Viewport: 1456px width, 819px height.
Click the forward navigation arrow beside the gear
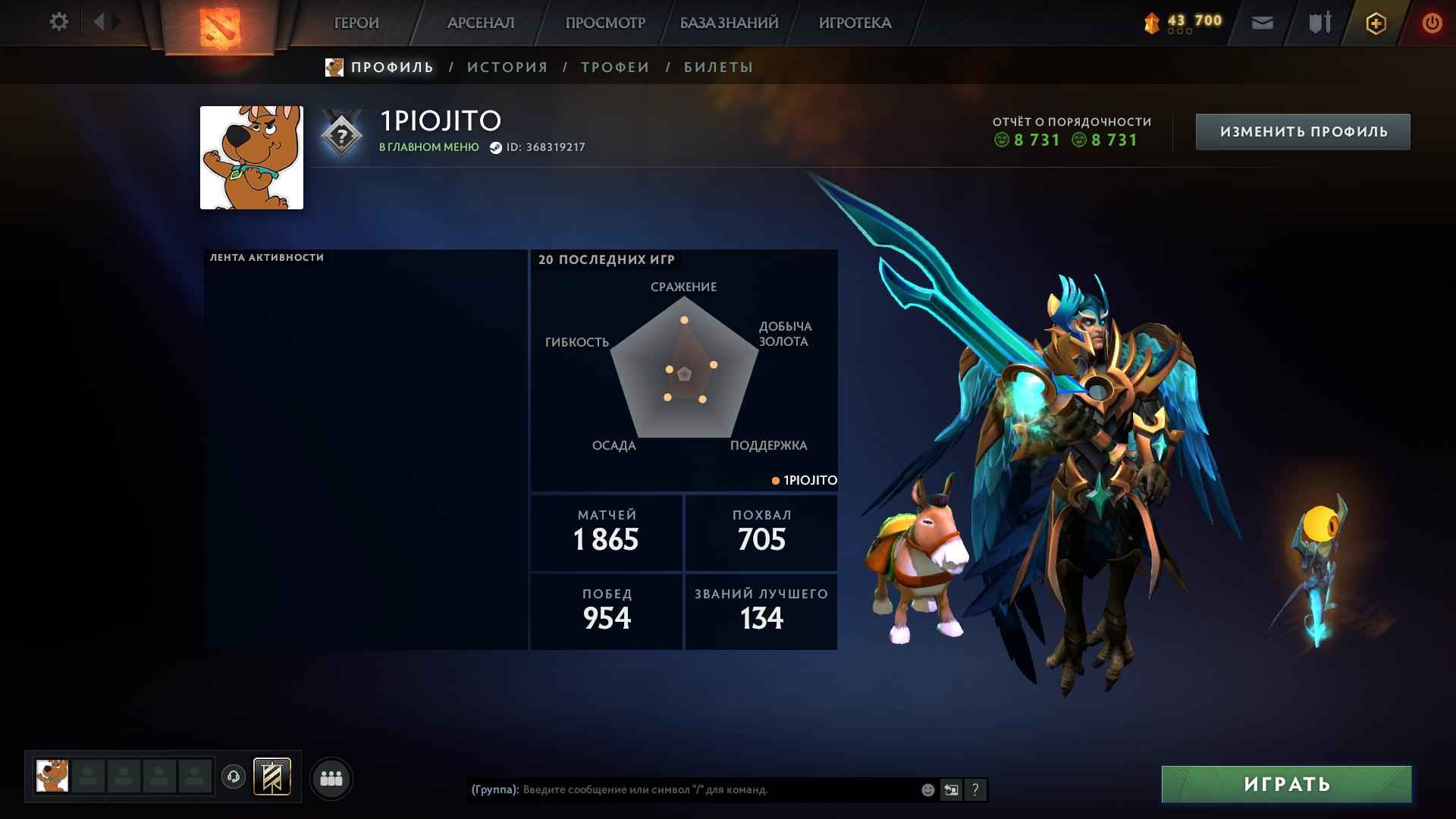[115, 22]
